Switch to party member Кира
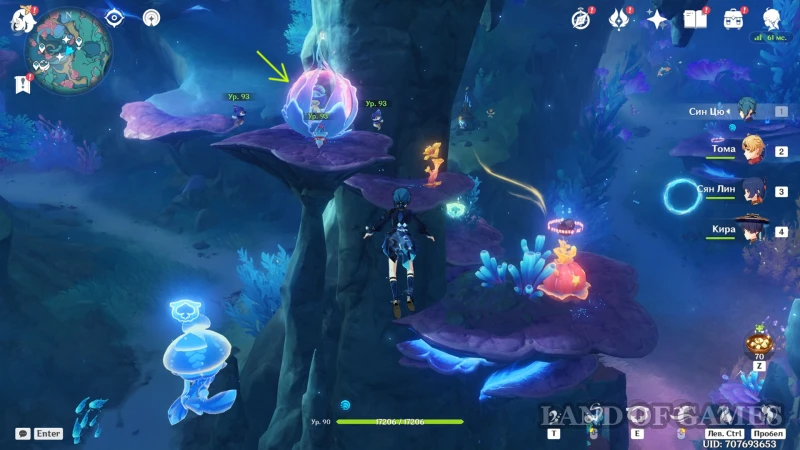 (748, 230)
